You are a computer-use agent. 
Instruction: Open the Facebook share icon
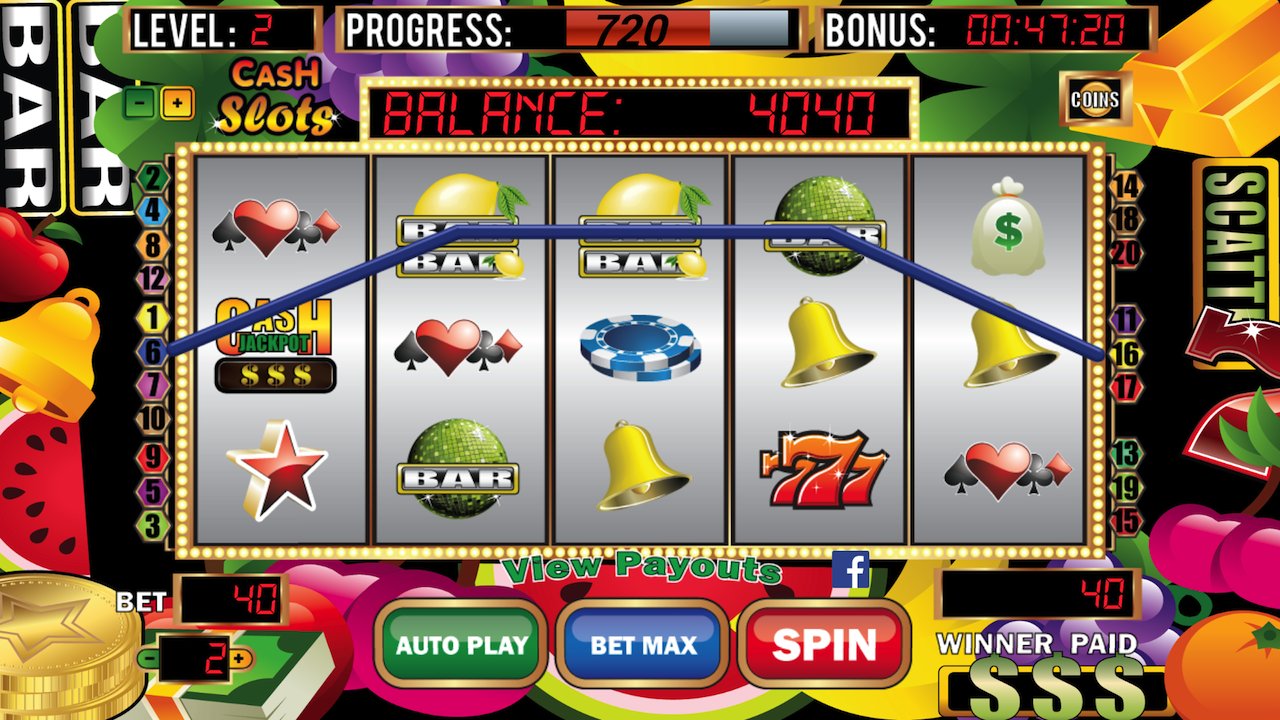coord(850,570)
